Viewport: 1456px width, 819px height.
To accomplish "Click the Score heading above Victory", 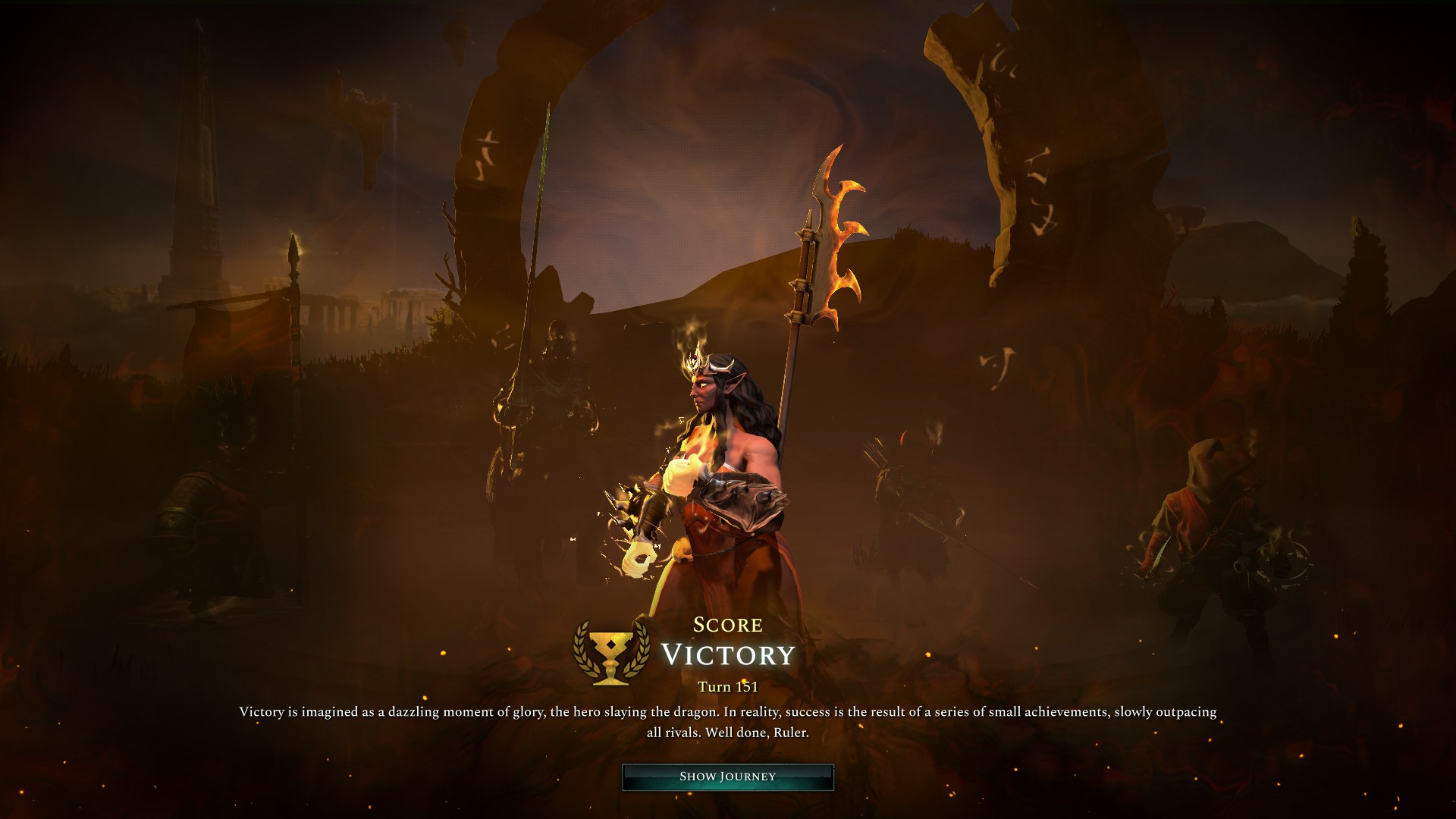I will click(x=727, y=626).
